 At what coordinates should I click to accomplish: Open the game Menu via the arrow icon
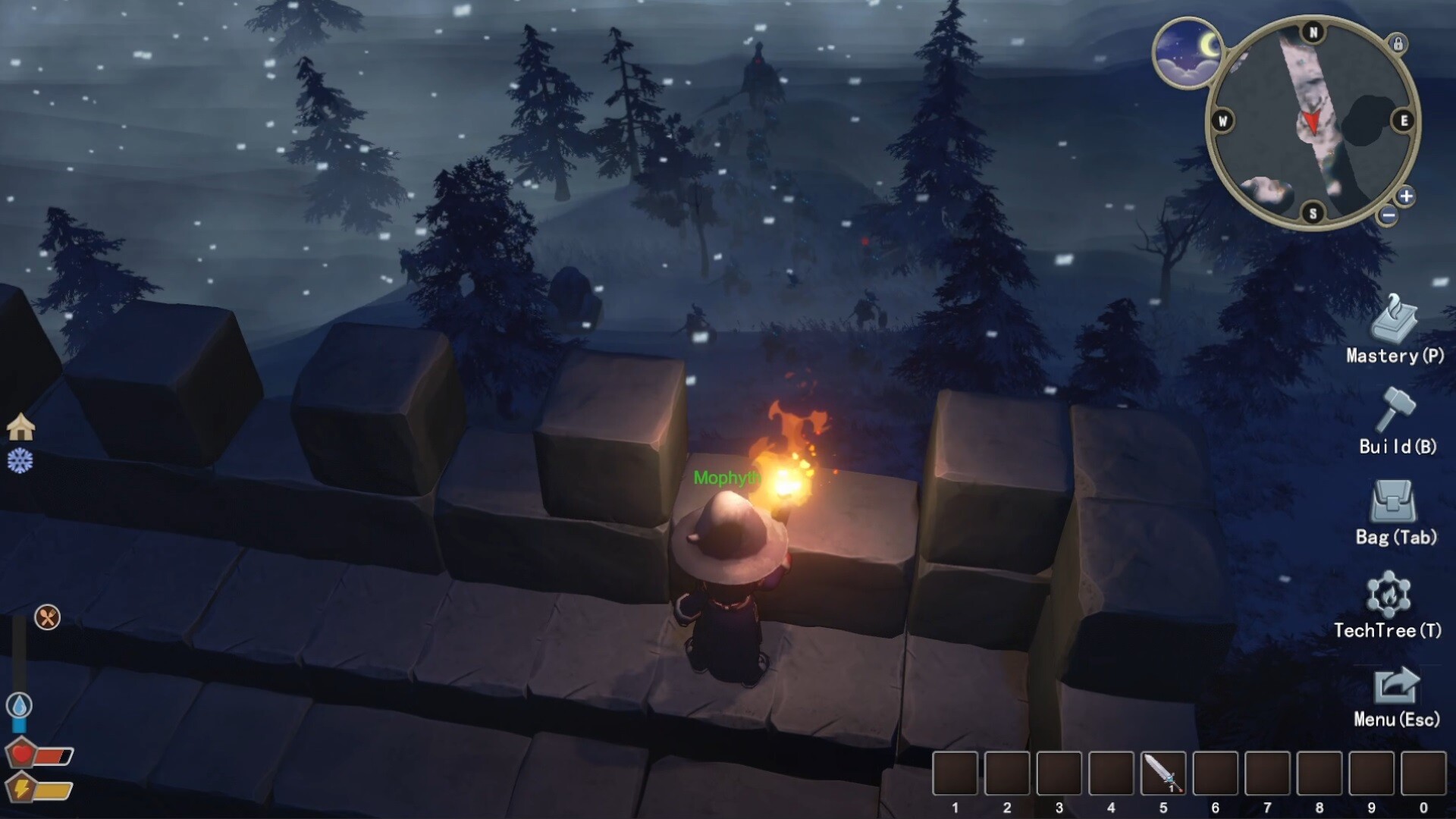pos(1395,686)
